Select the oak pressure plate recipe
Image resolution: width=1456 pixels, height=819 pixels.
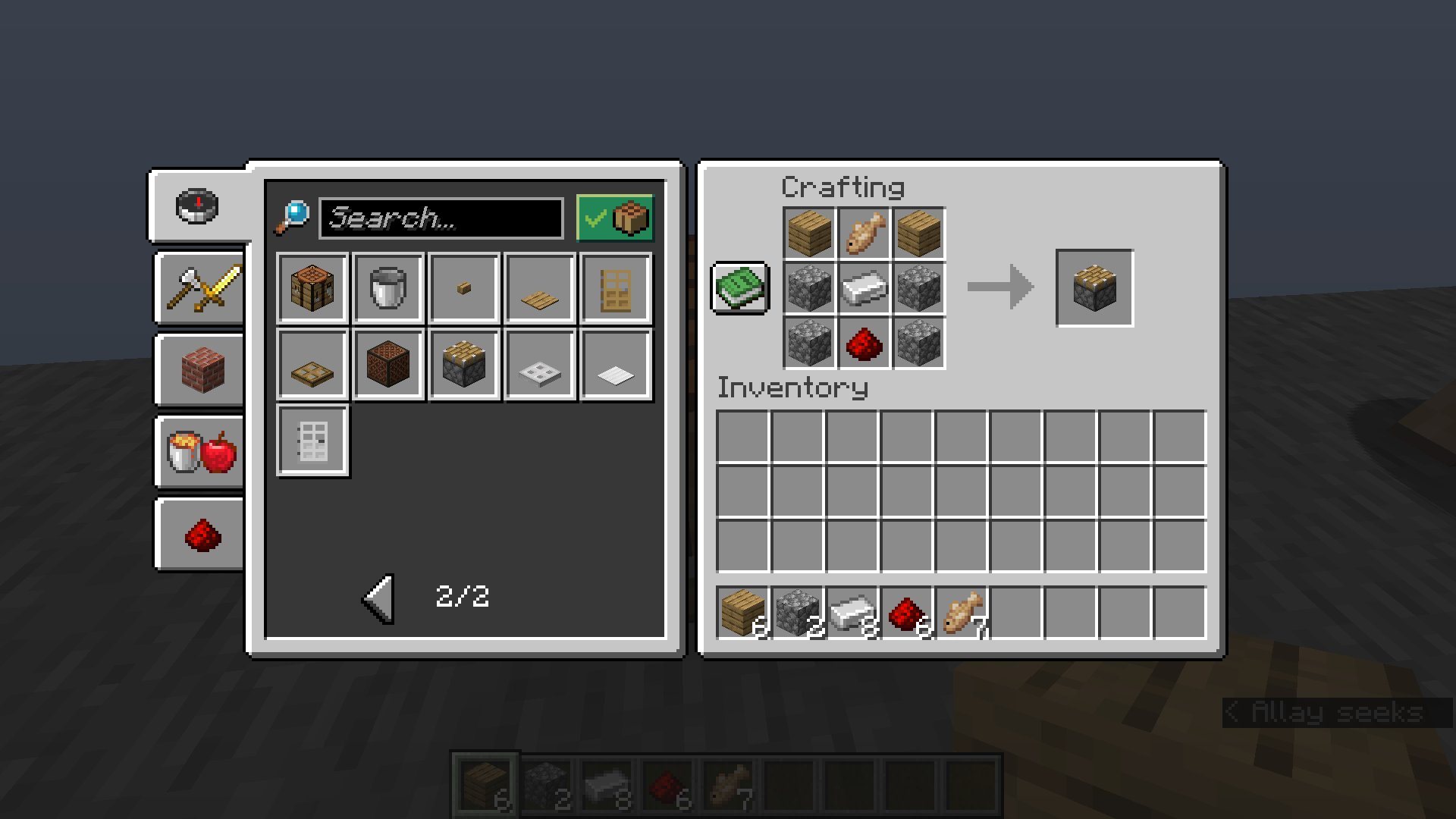[539, 289]
